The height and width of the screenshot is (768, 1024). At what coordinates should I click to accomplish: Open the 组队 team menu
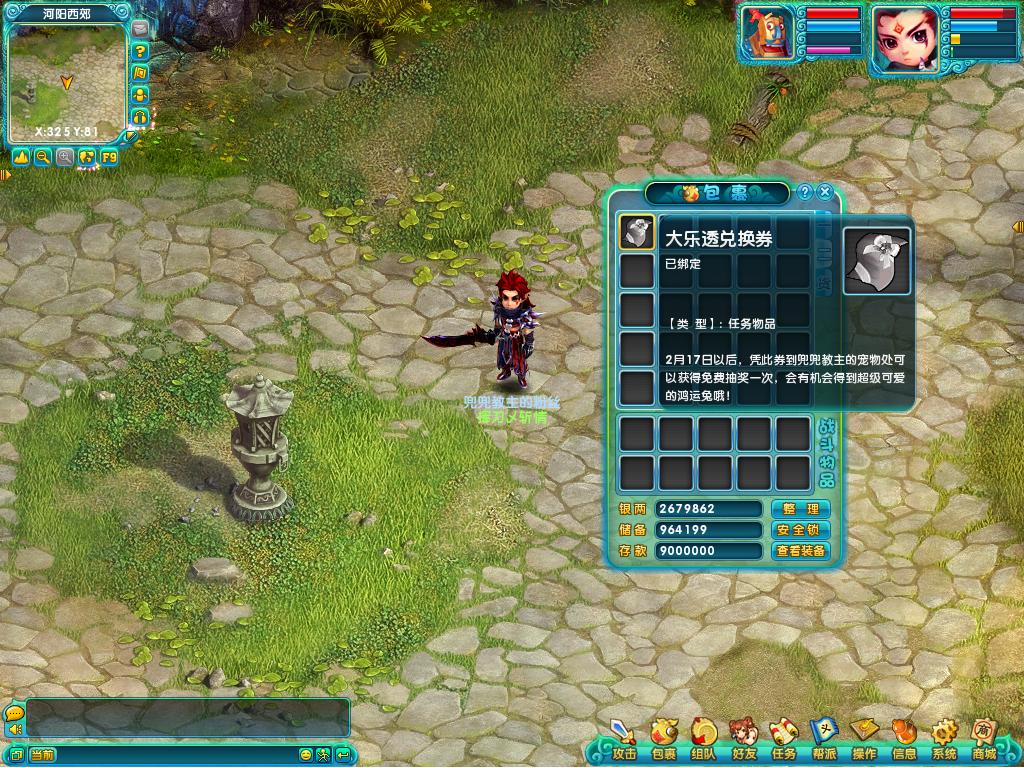(x=703, y=738)
